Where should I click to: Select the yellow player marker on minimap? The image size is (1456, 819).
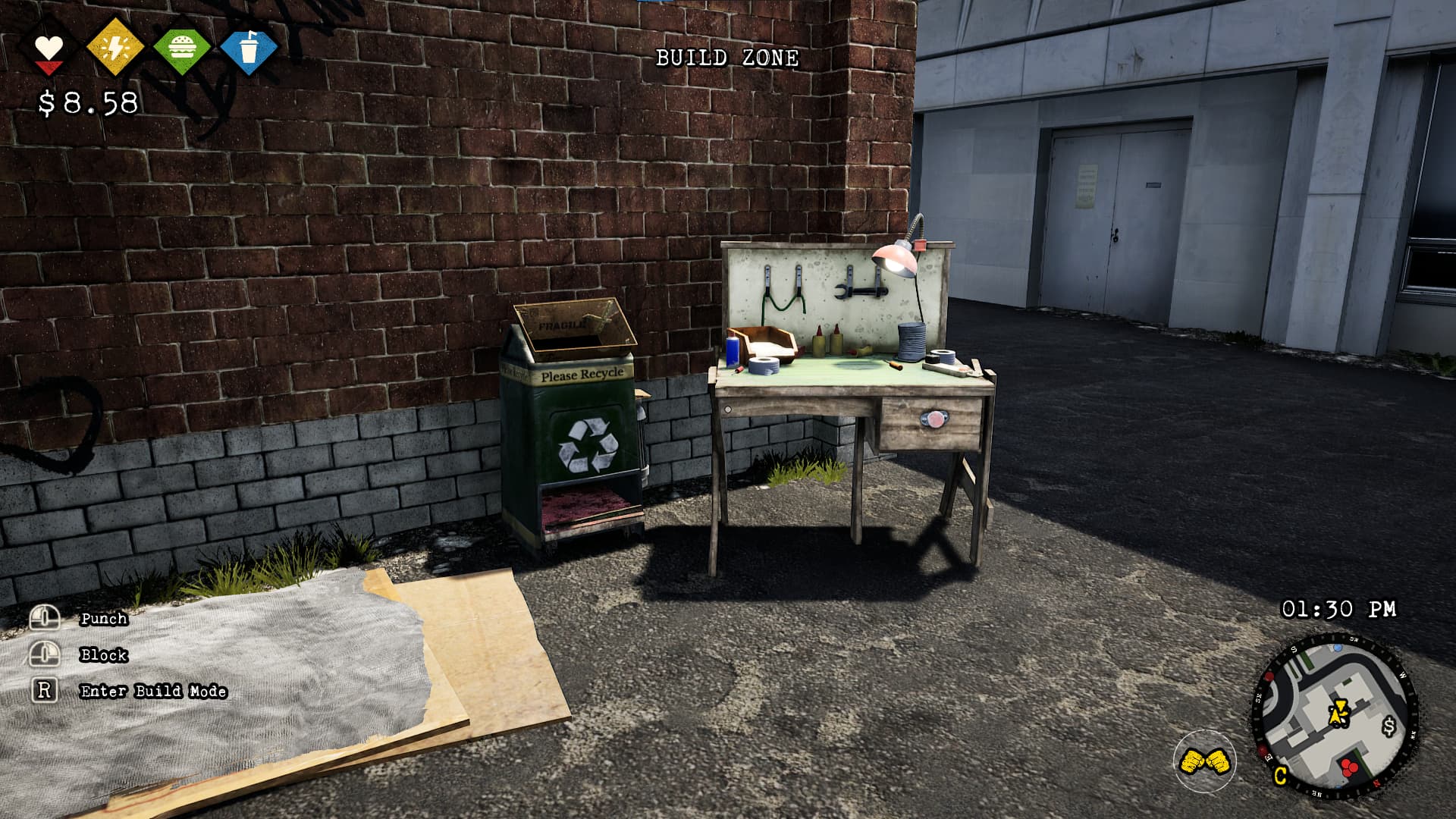click(x=1338, y=712)
